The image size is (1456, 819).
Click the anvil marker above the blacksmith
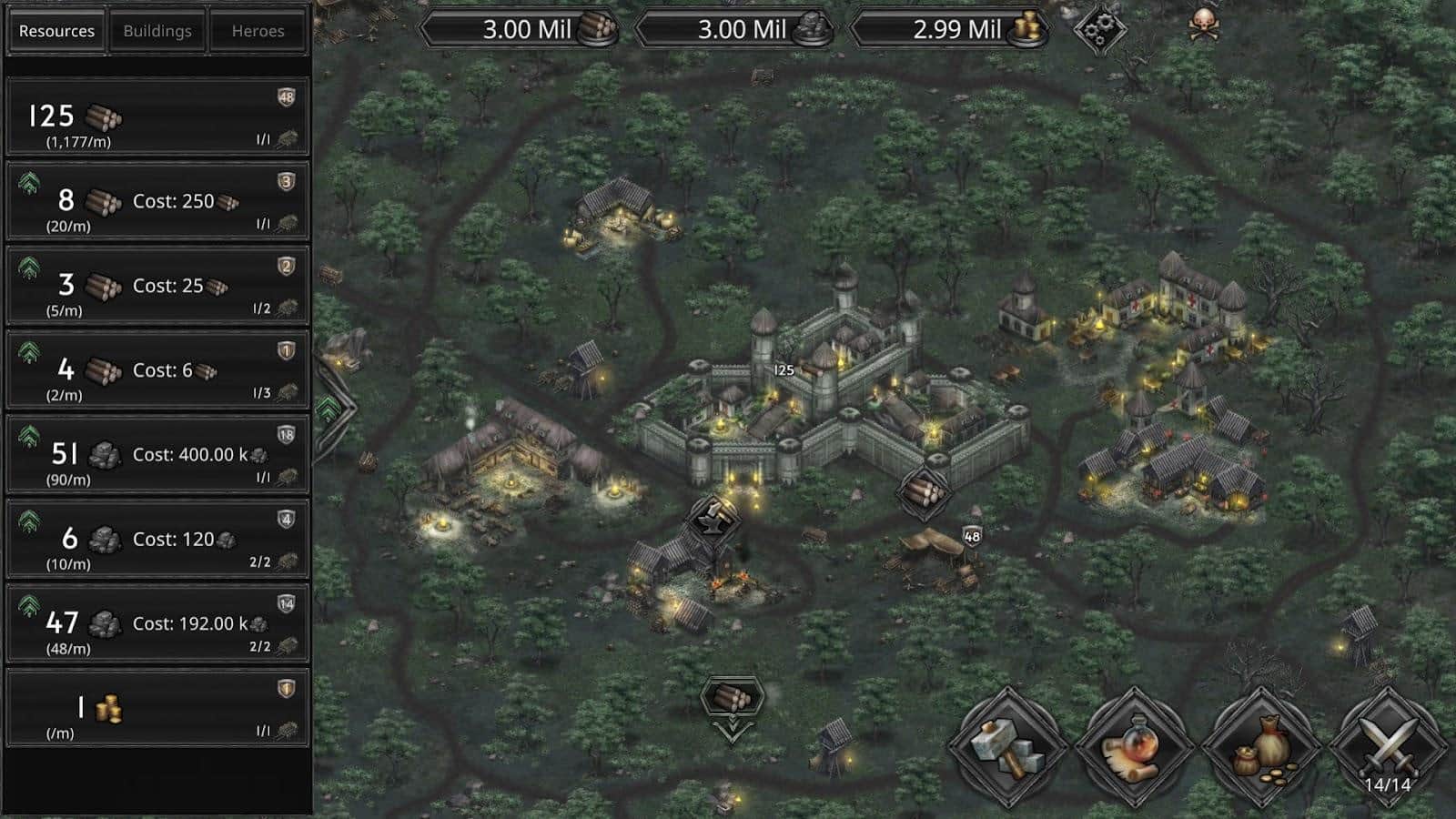(713, 520)
